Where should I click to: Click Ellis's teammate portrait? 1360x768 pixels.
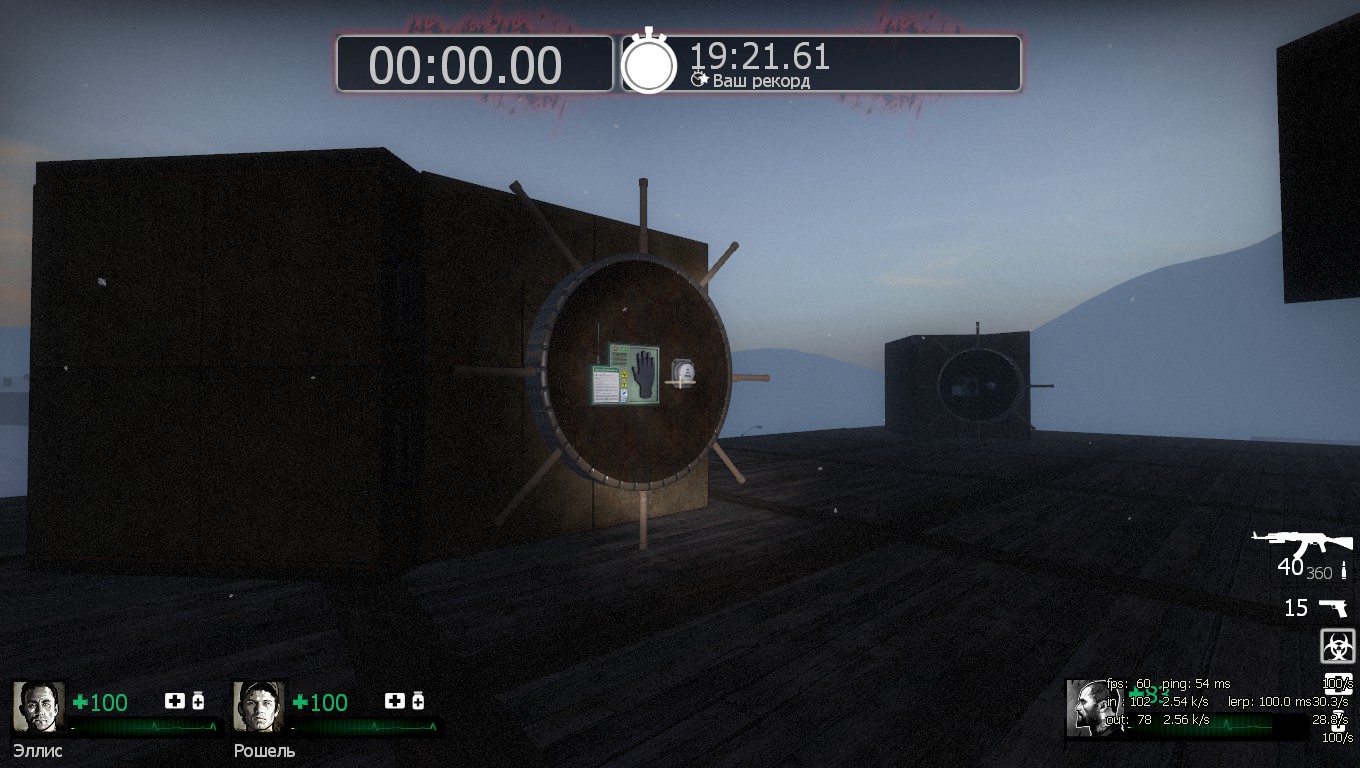pos(39,707)
